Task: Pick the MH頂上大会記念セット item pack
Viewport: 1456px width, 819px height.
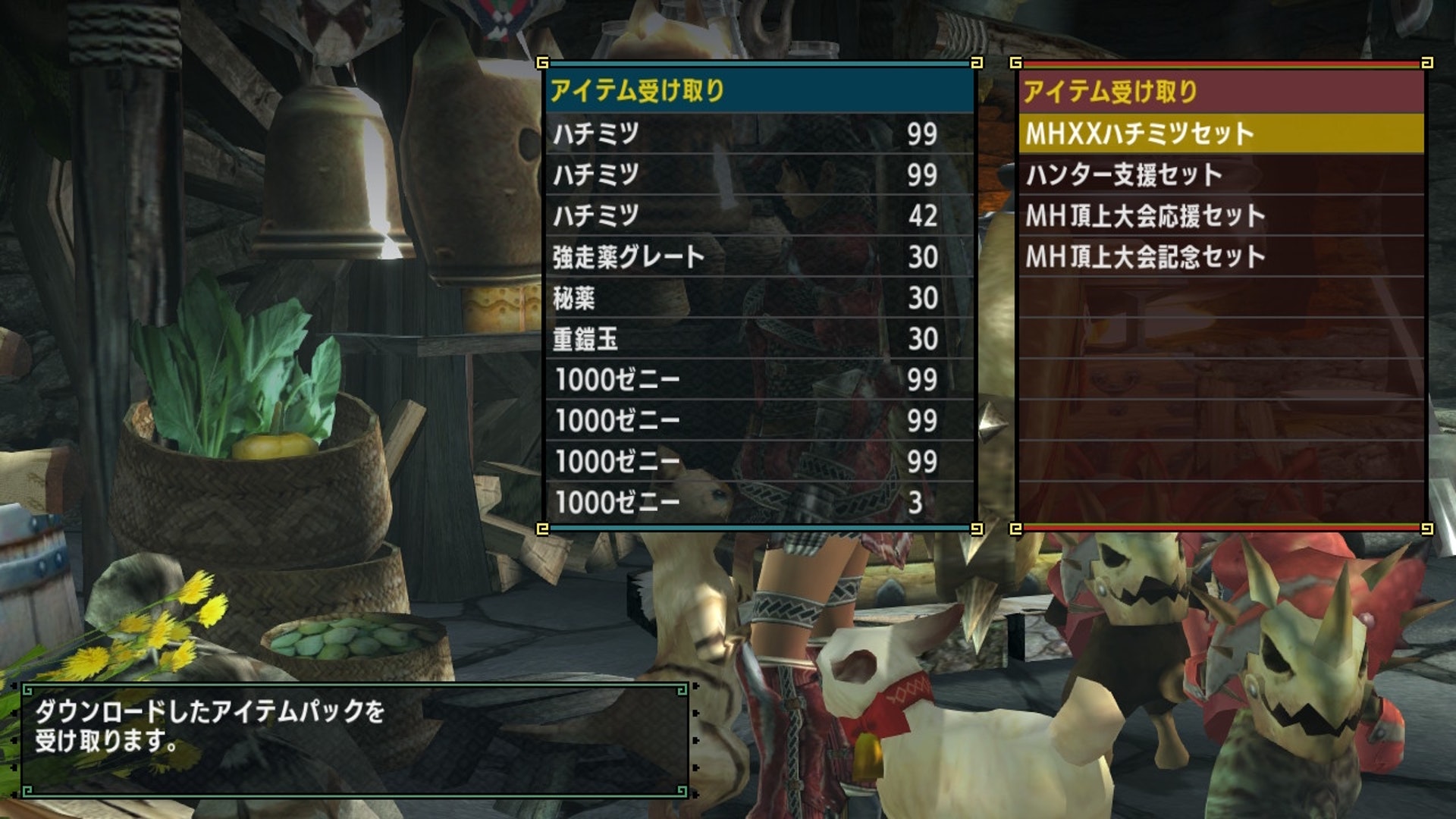Action: tap(1219, 257)
